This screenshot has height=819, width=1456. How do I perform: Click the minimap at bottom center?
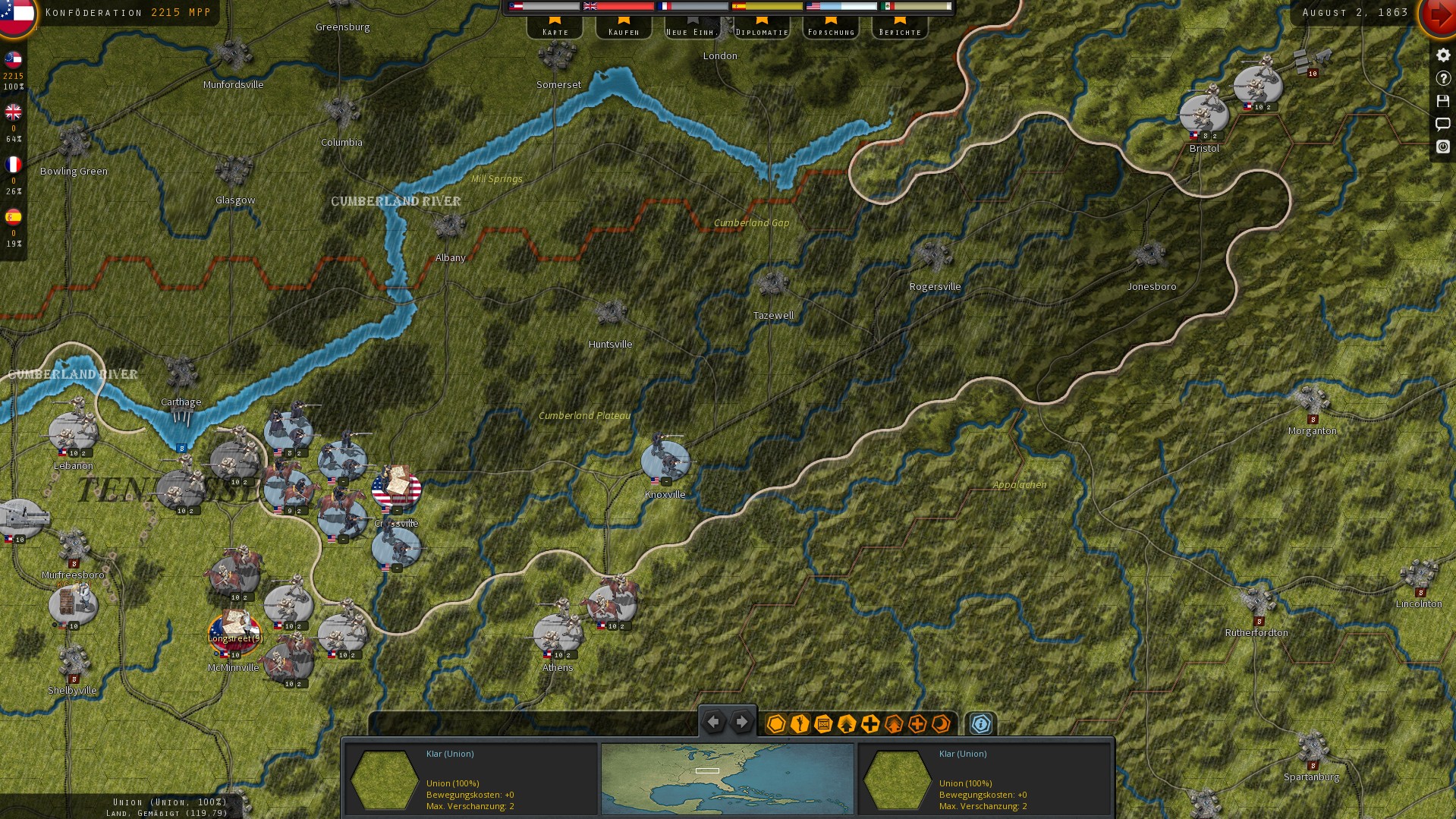tap(726, 779)
